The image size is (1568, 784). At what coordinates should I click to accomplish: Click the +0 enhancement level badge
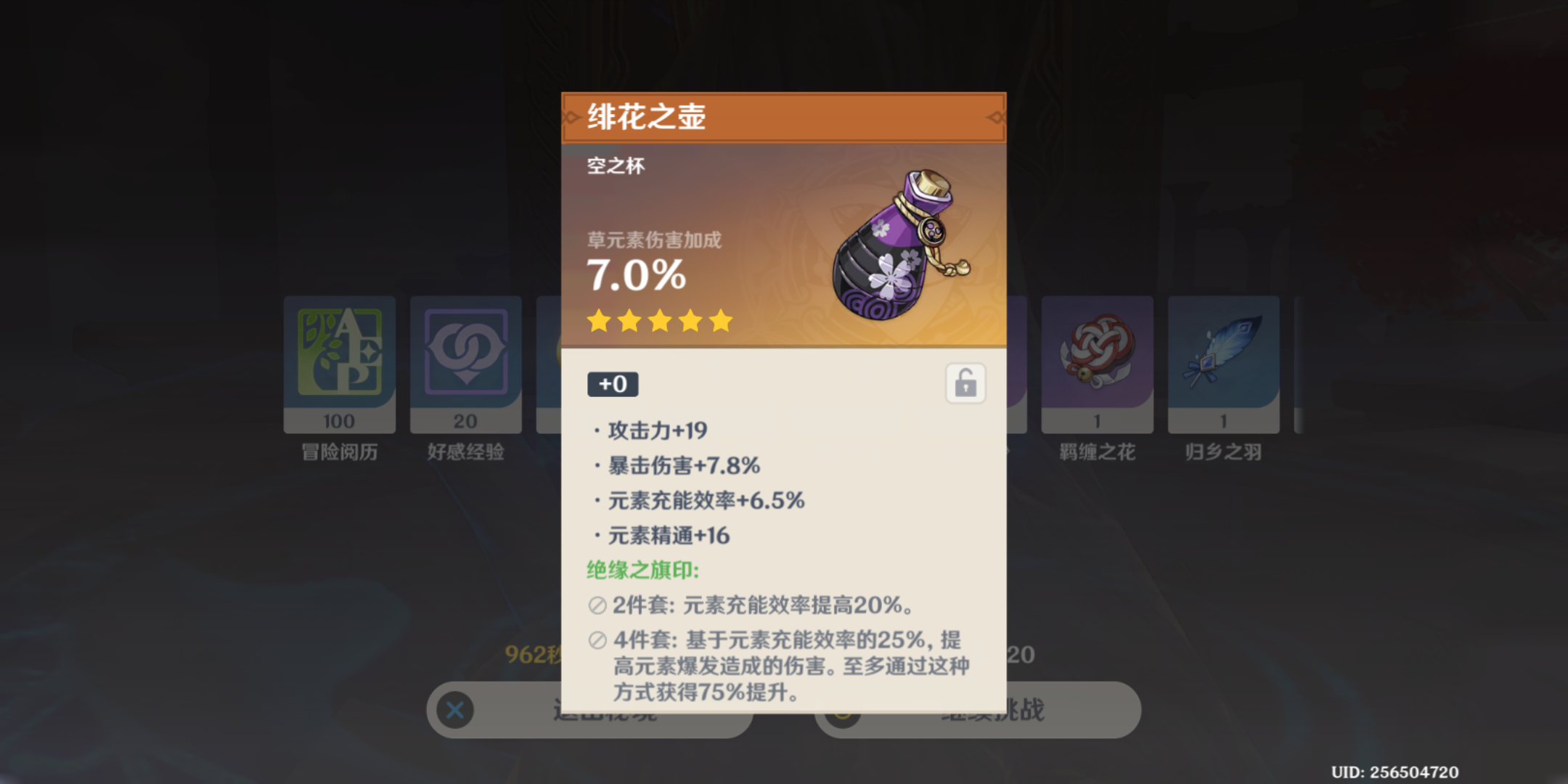pos(613,384)
